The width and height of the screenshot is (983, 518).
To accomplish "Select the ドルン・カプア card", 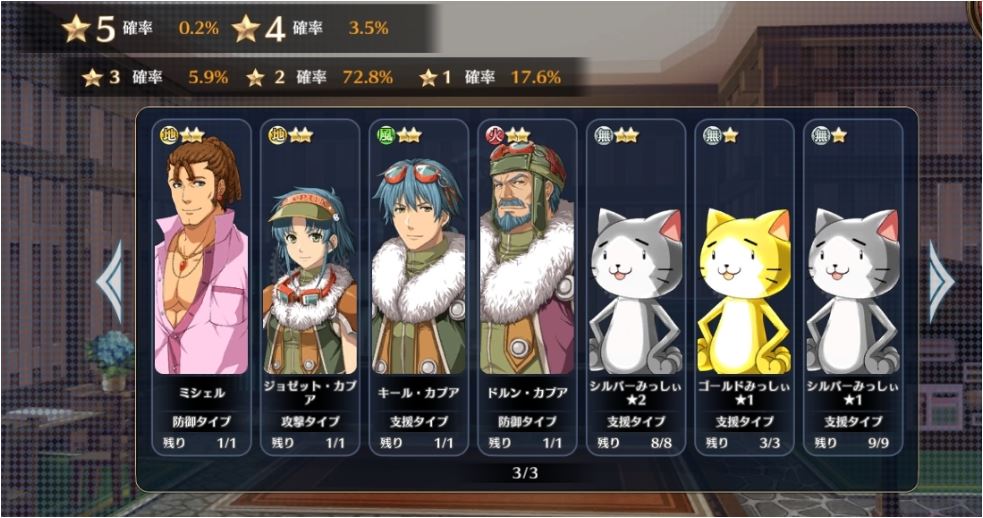I will [x=526, y=285].
